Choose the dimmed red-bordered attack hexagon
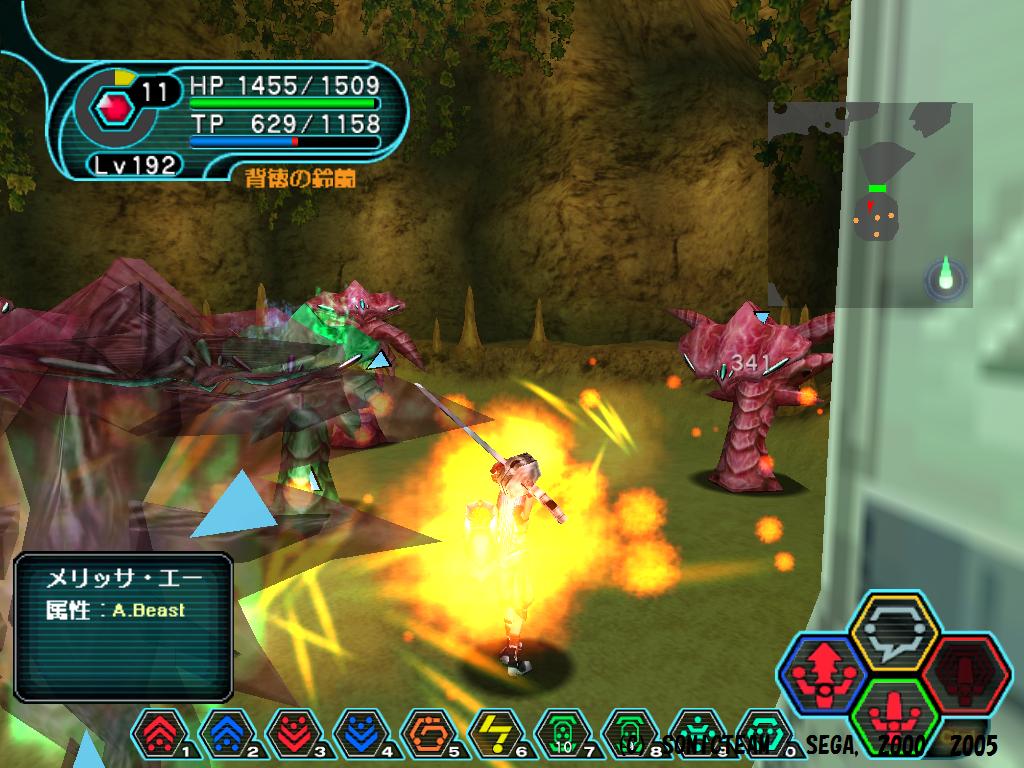The width and height of the screenshot is (1024, 768). pos(964,673)
